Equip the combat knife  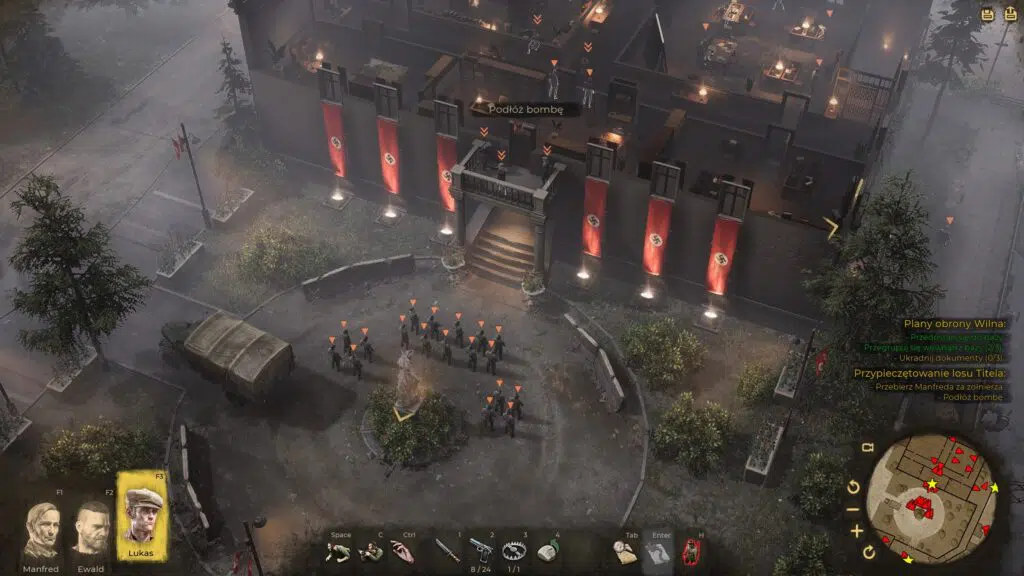click(447, 551)
